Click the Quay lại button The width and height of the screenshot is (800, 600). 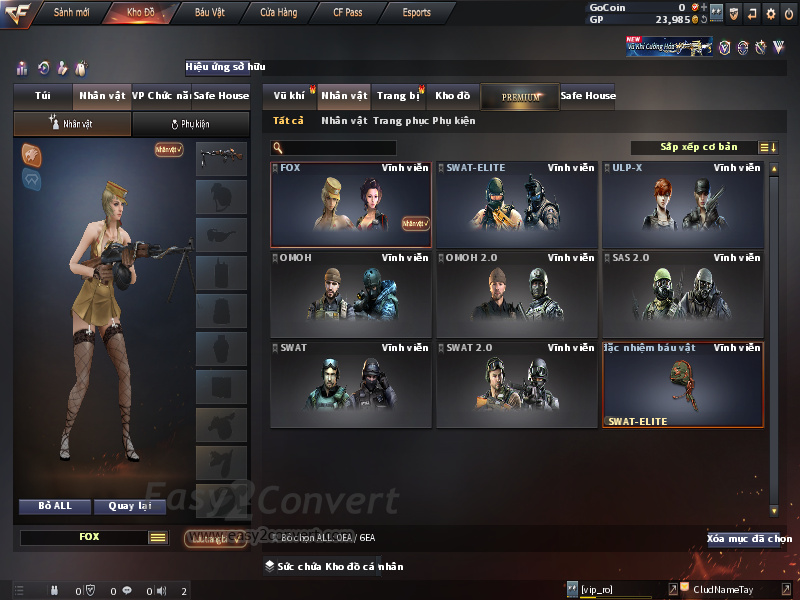[130, 506]
